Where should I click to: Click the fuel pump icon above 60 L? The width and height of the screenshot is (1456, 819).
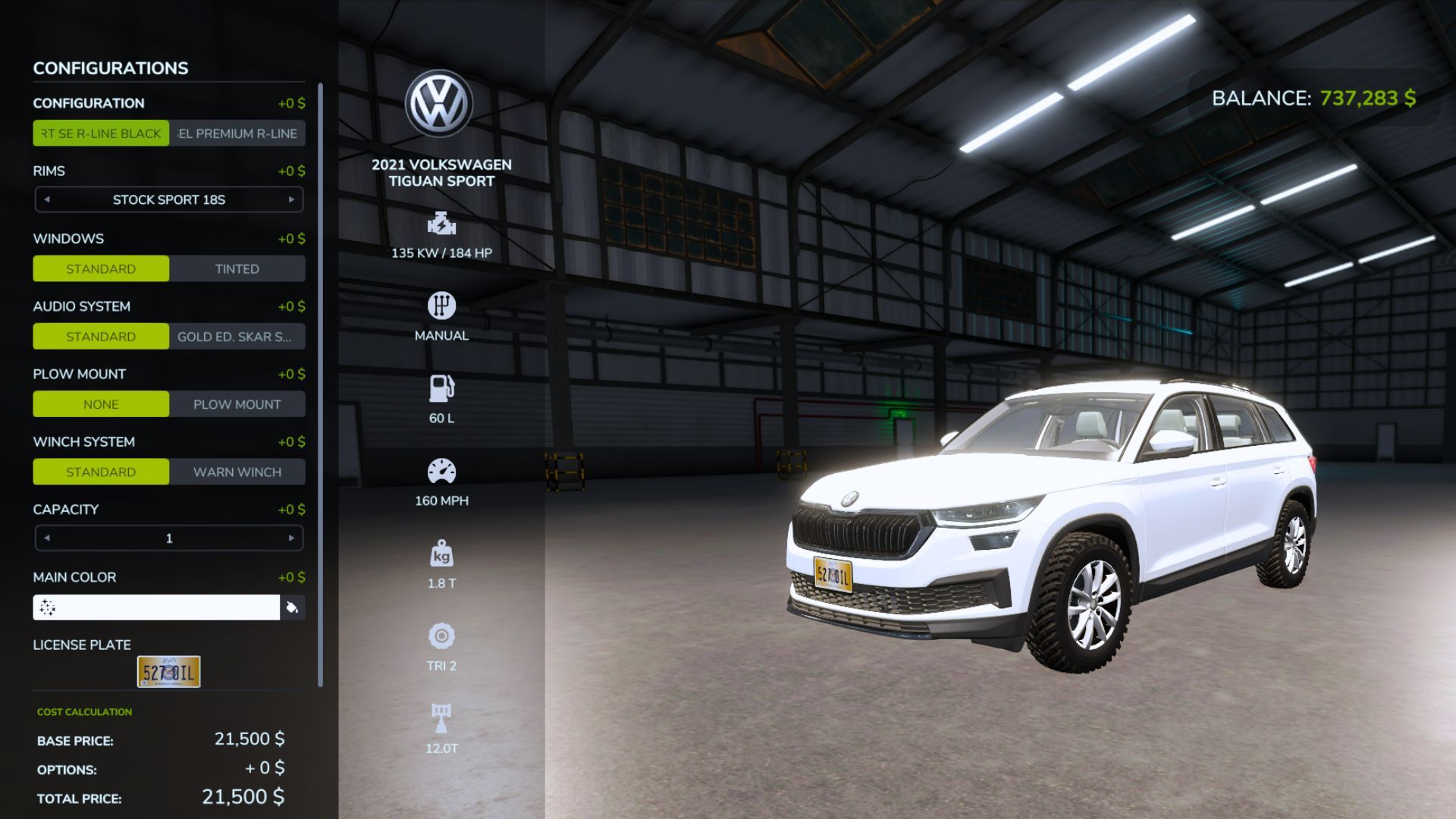coord(441,389)
